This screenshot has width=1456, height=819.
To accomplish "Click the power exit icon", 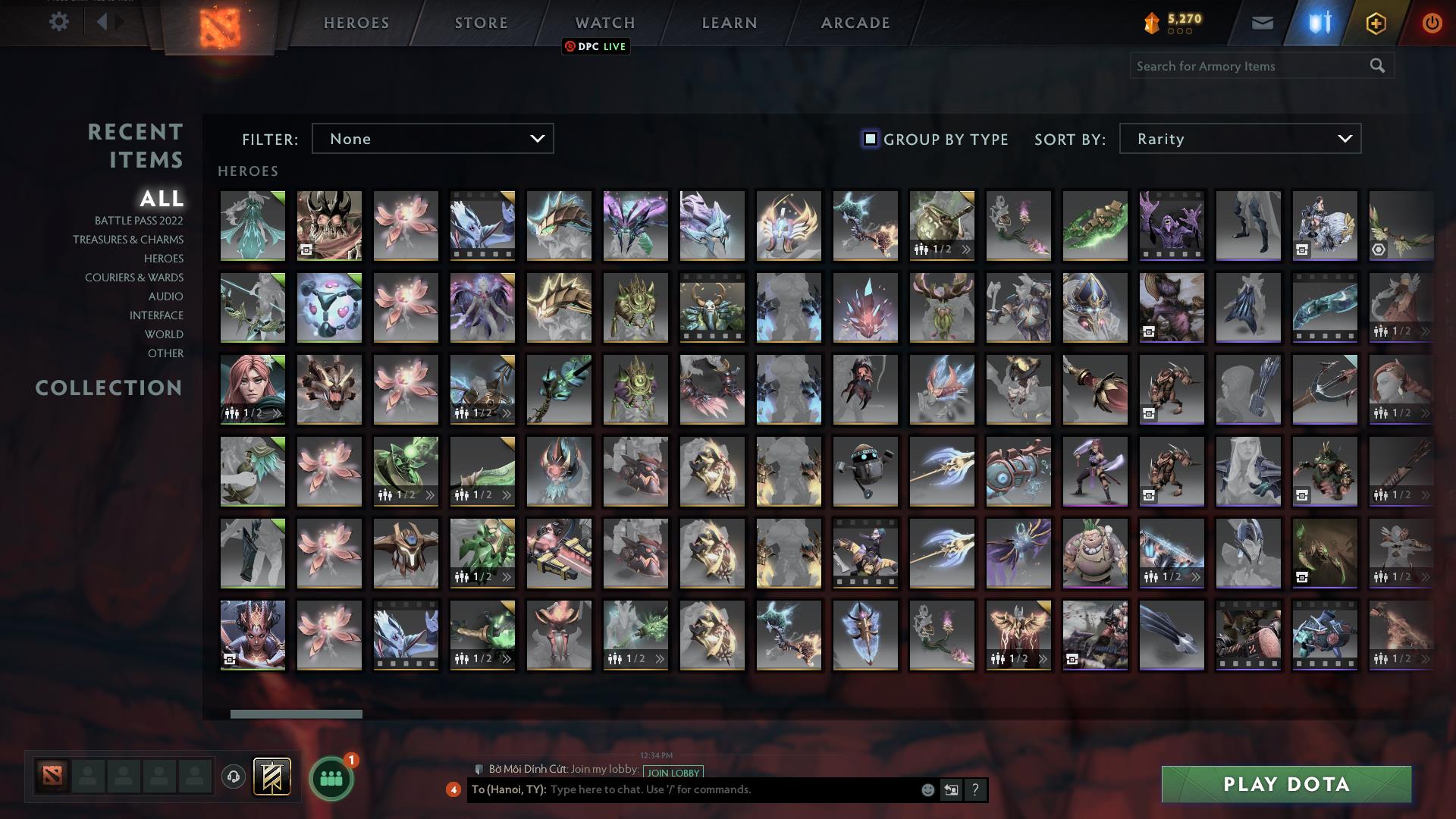I will (x=1432, y=24).
